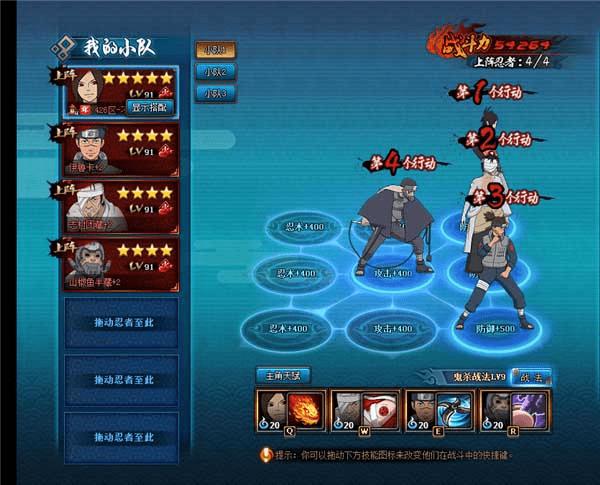Switch to the 小队2 team tab
This screenshot has width=600, height=485.
pos(213,71)
